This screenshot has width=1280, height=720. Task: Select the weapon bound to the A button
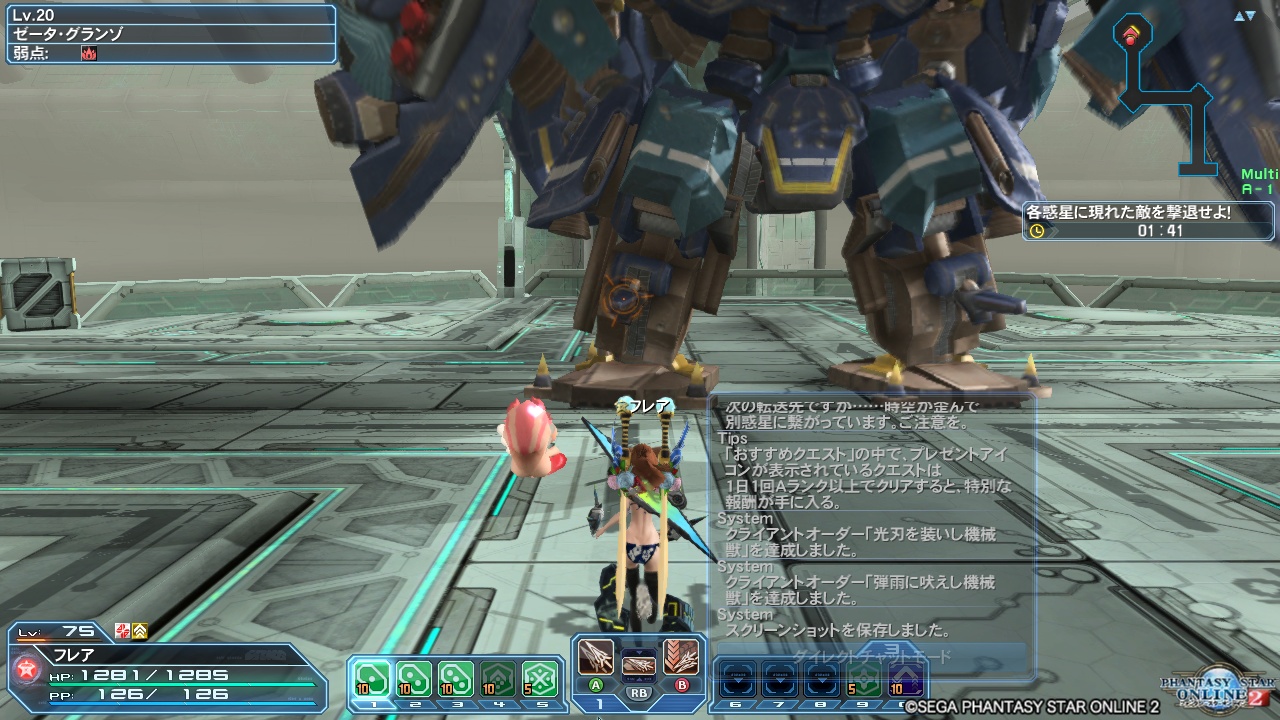(594, 658)
